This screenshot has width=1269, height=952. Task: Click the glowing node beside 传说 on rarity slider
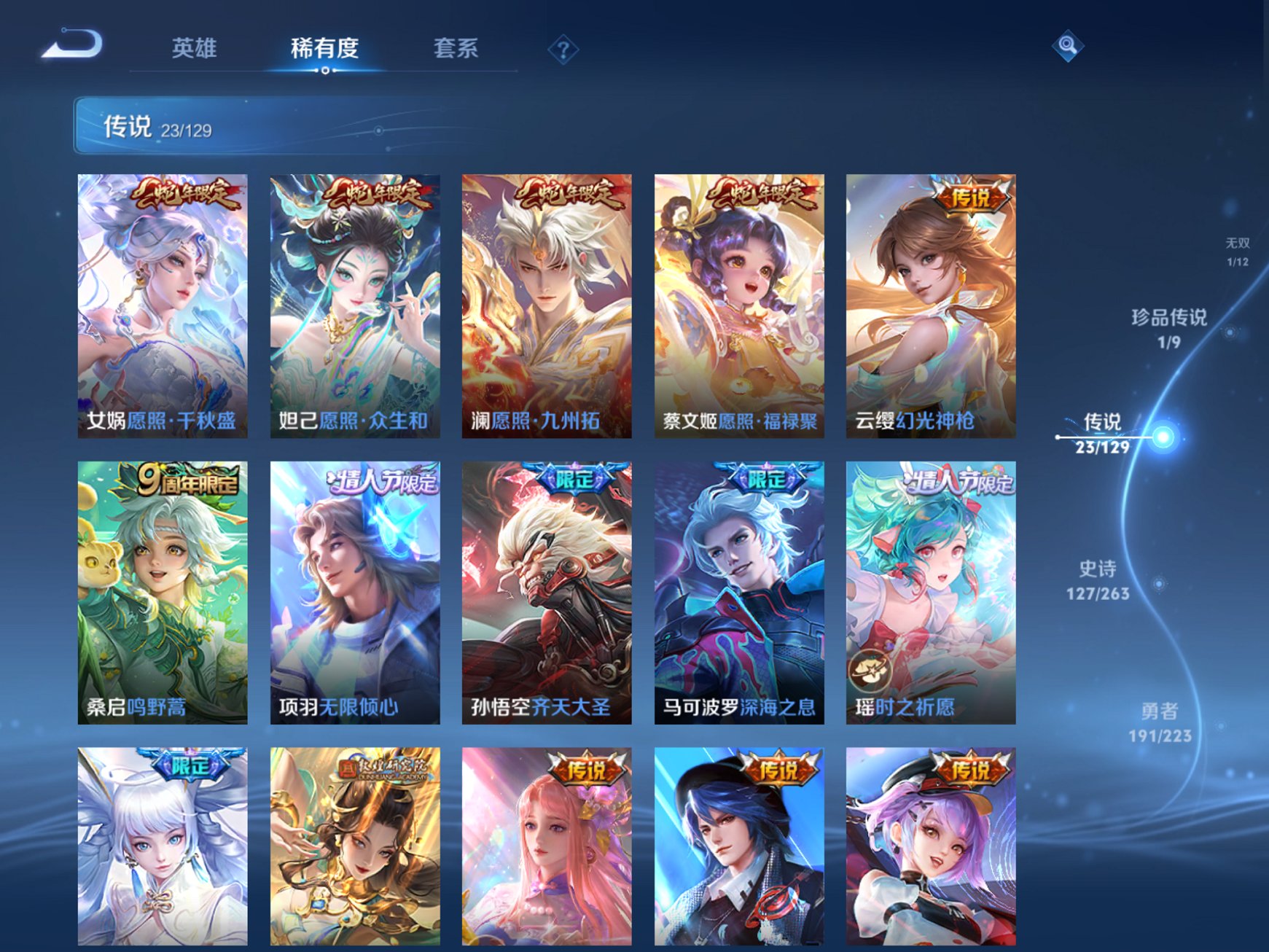pos(1164,436)
